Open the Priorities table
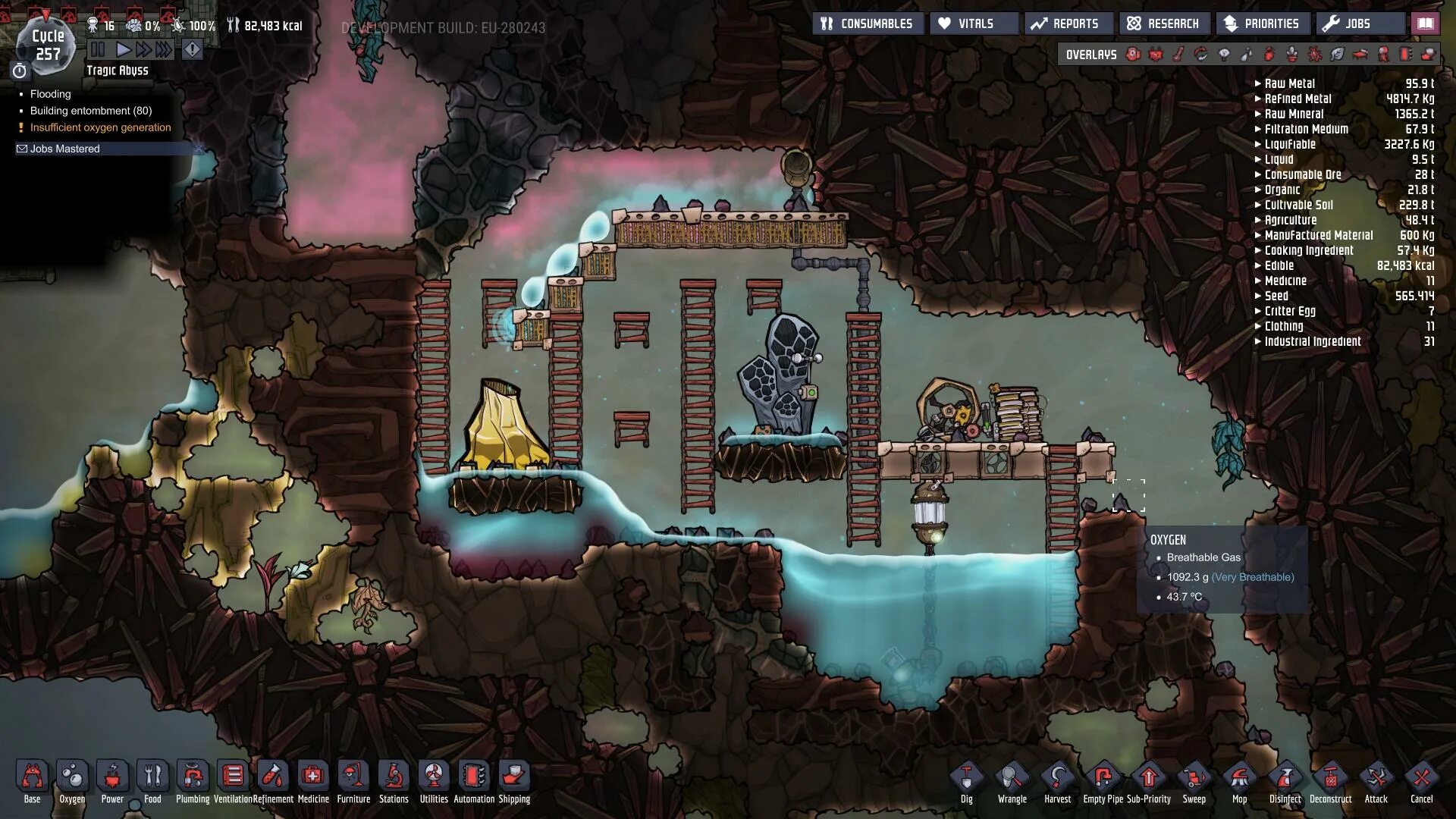The image size is (1456, 819). point(1263,24)
